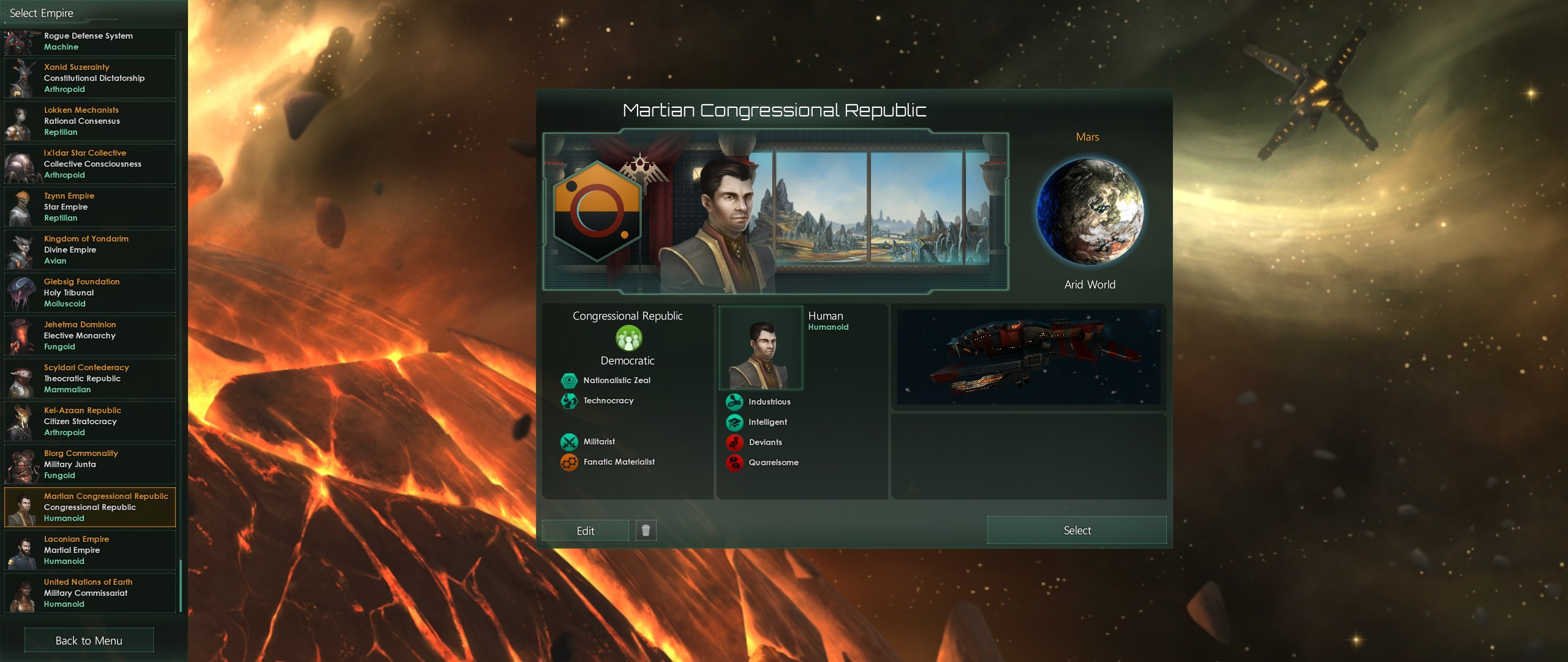This screenshot has height=662, width=1568.
Task: Pick the Xanid Suzerainty empire
Action: (x=89, y=78)
